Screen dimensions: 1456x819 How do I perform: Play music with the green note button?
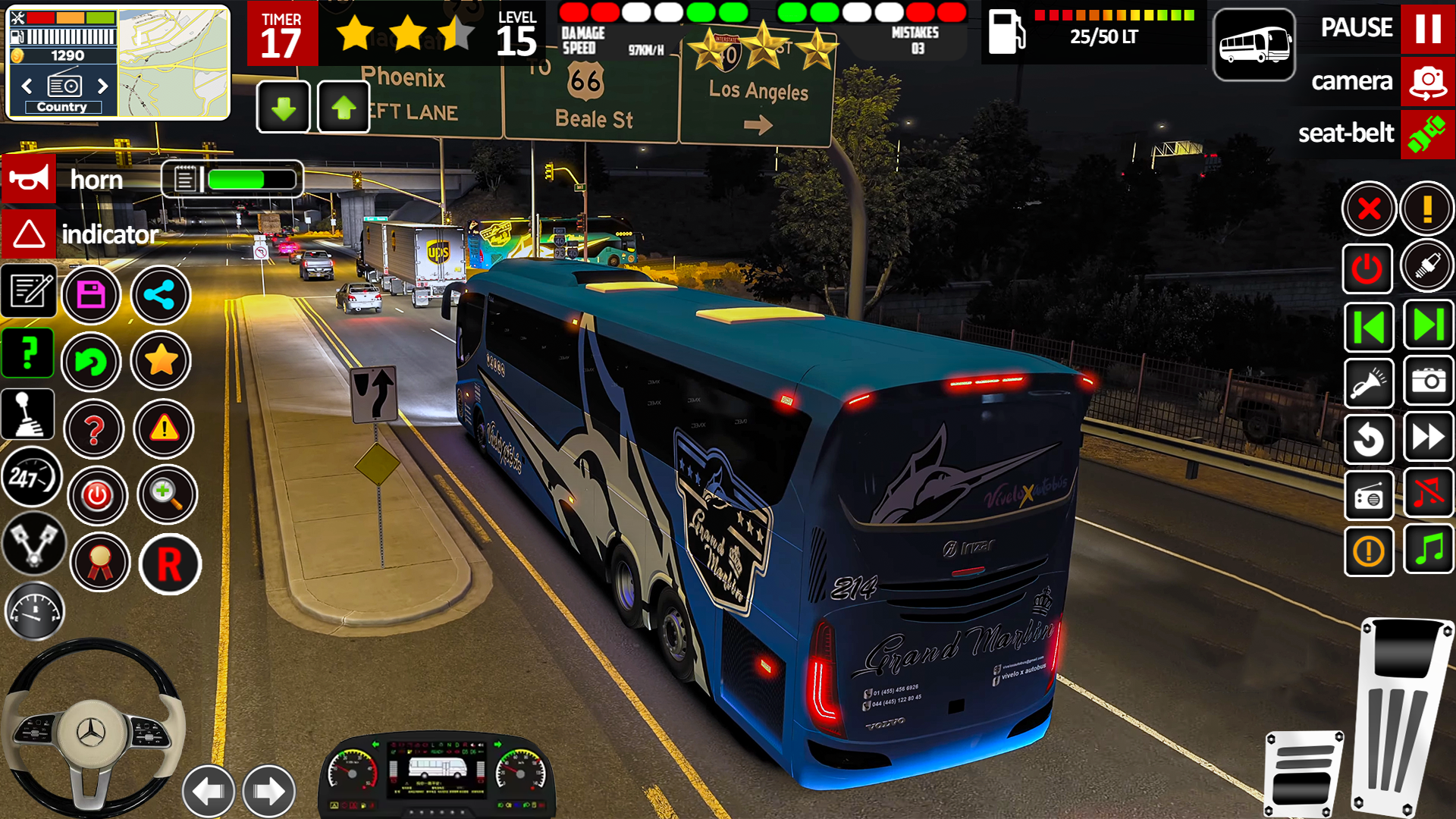point(1428,549)
